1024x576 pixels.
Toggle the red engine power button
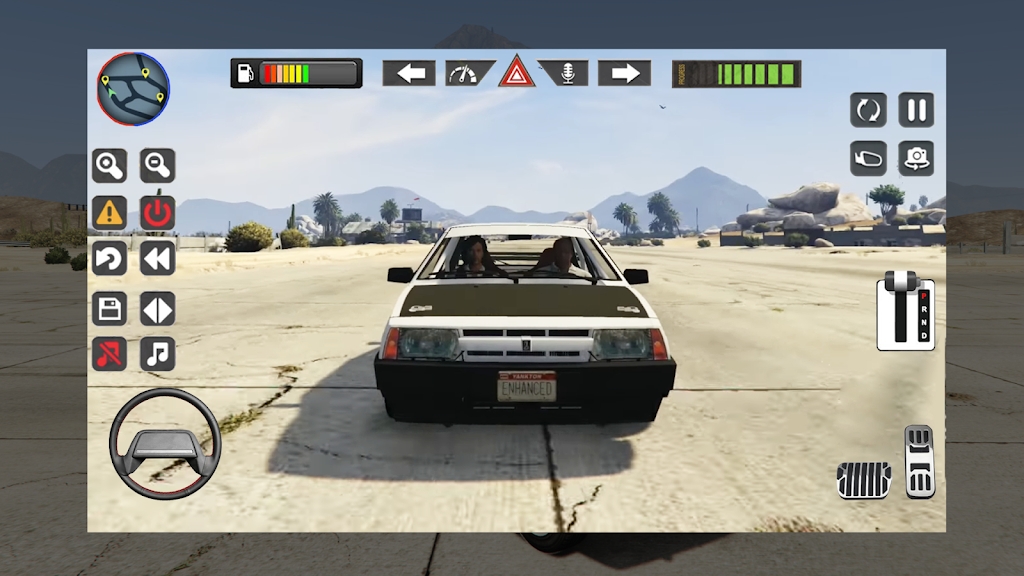coord(157,212)
